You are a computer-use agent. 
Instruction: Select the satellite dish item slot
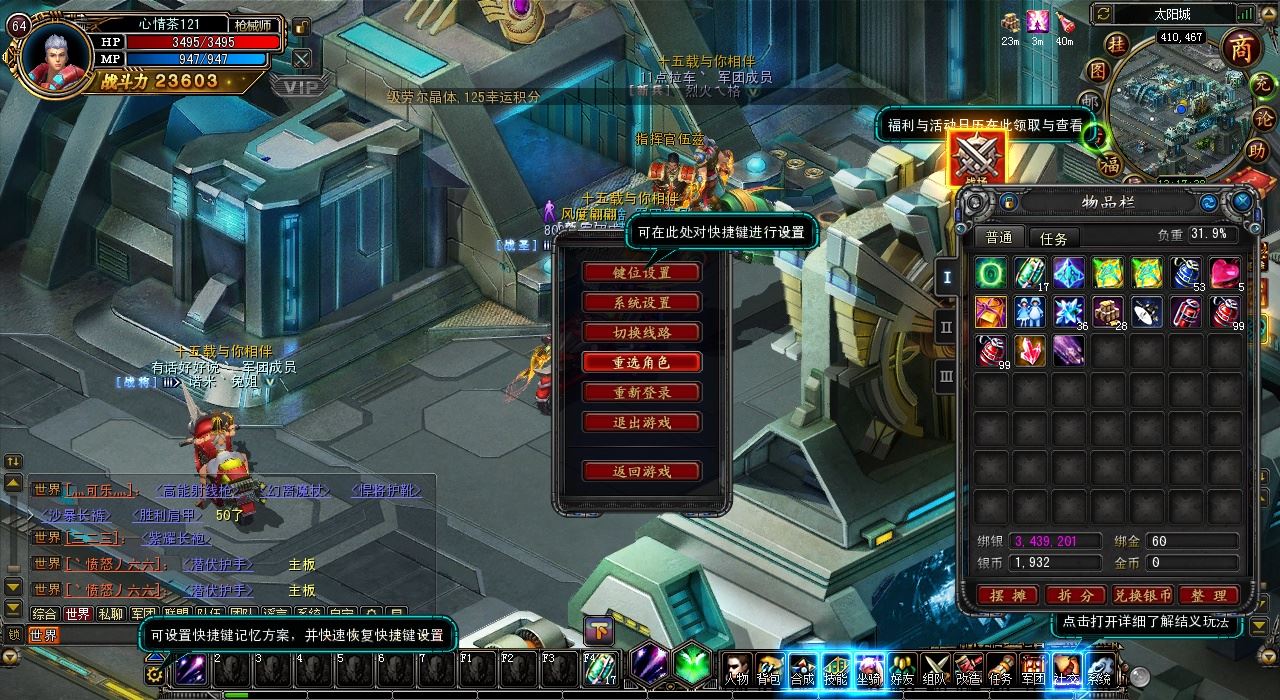click(x=1147, y=312)
